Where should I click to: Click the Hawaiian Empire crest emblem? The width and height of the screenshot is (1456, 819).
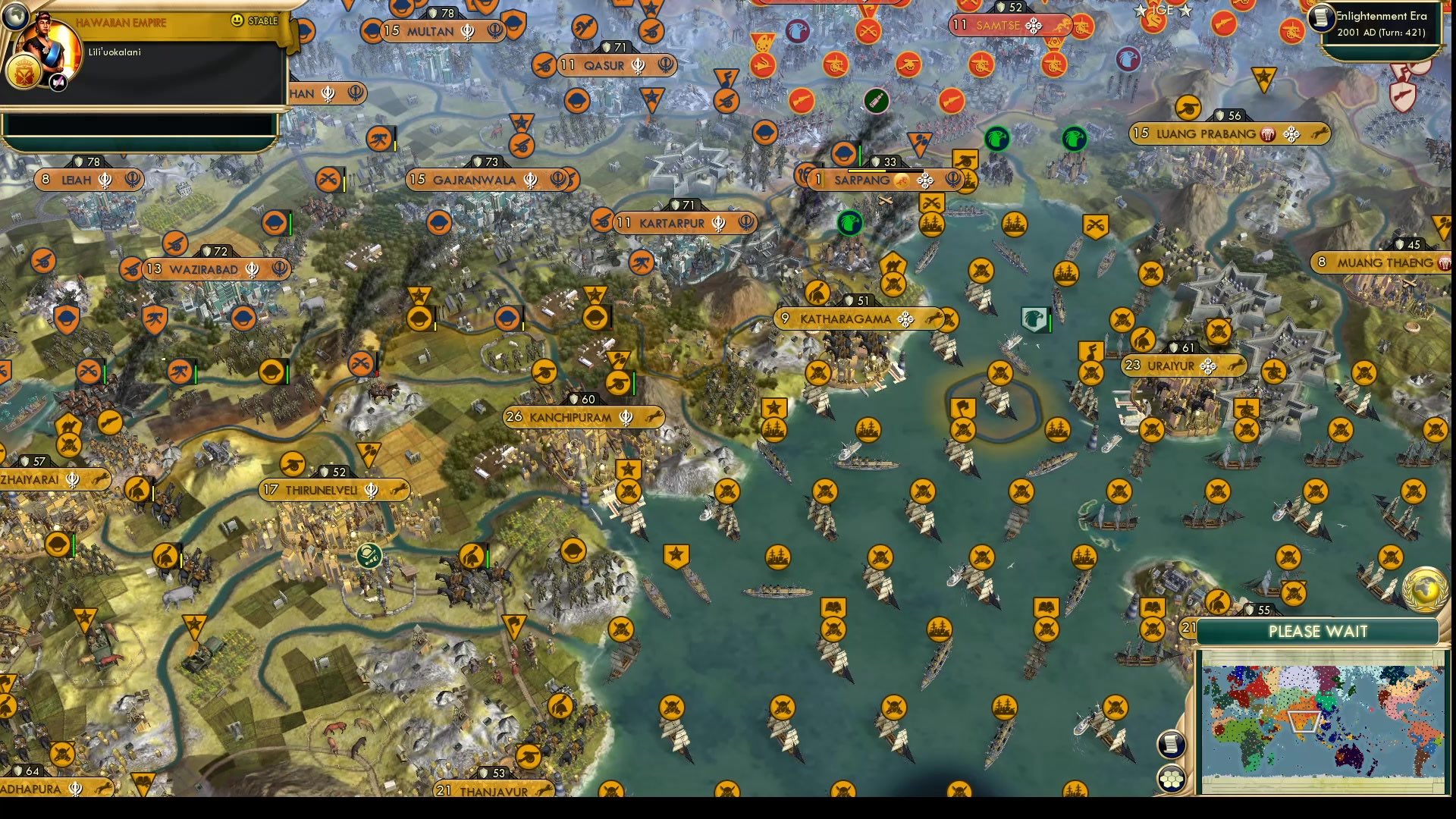click(24, 73)
